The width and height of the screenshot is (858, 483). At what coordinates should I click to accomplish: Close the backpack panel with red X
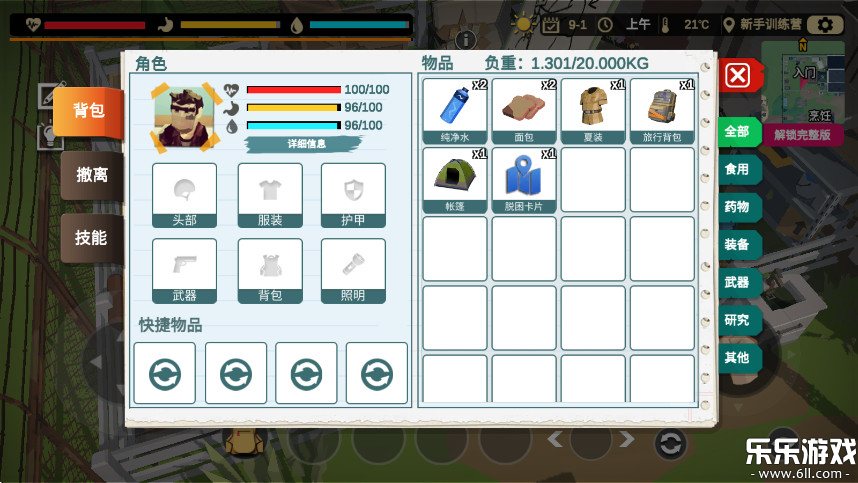[x=737, y=75]
